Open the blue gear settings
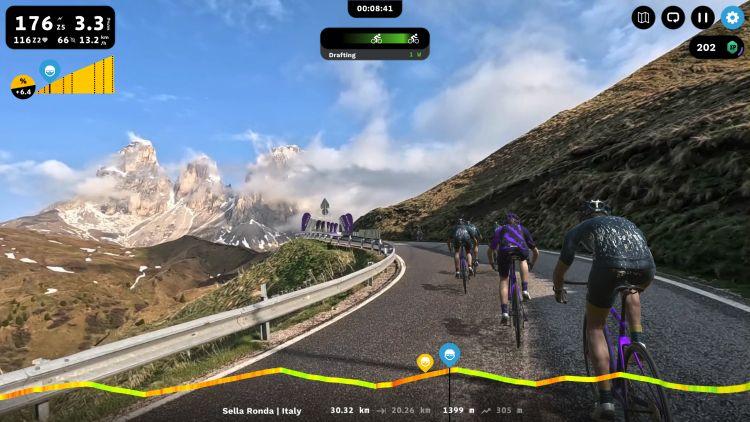Image resolution: width=750 pixels, height=422 pixels. pos(733,17)
